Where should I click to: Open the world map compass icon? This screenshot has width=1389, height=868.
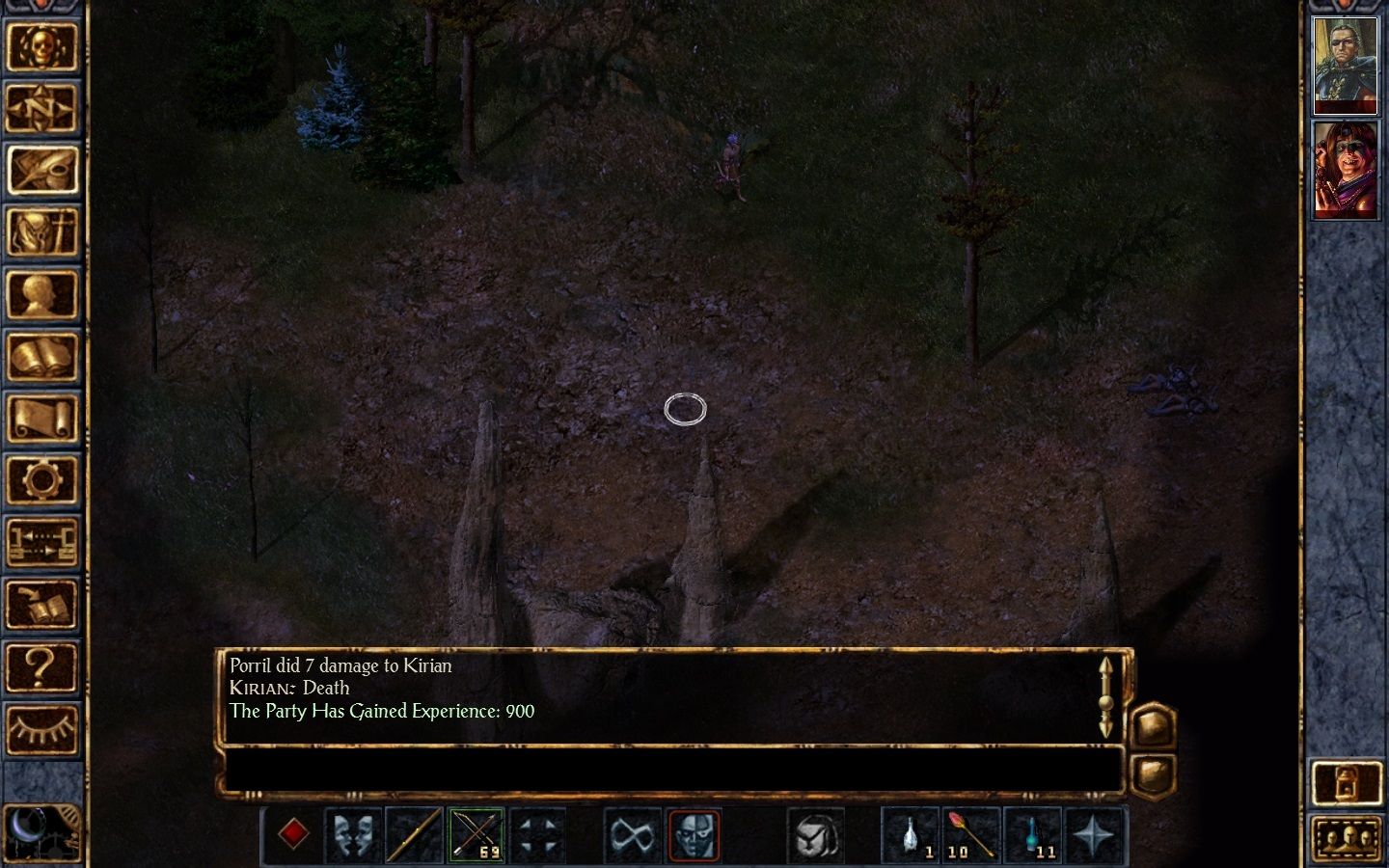(x=43, y=109)
